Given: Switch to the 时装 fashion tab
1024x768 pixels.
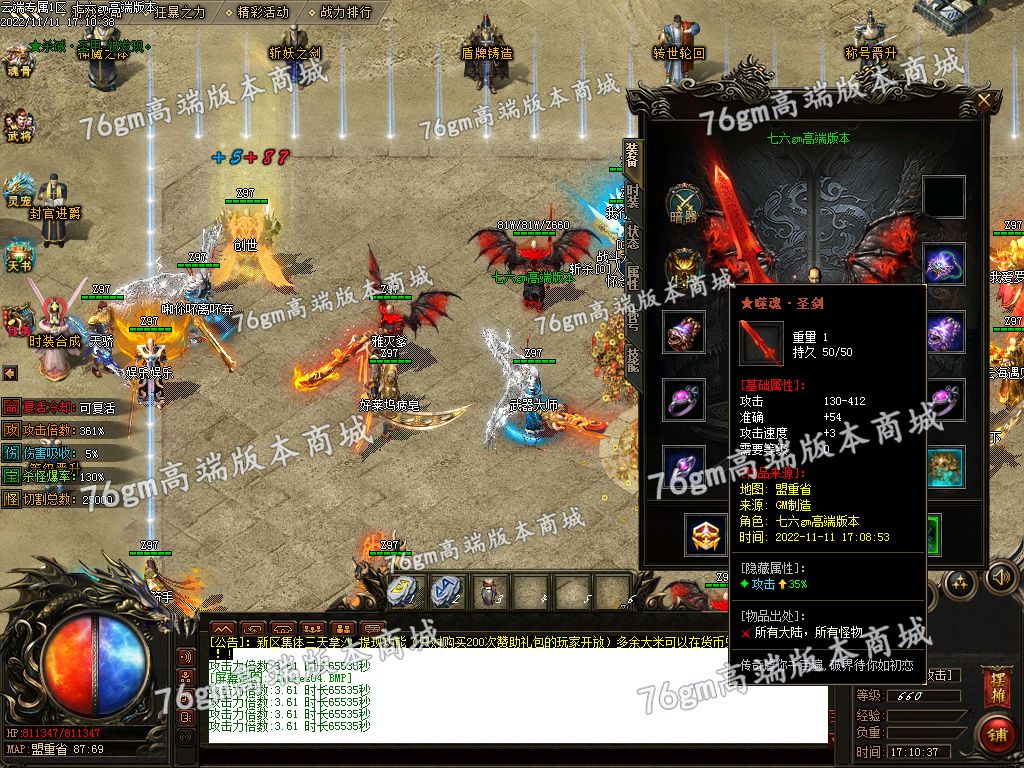Looking at the screenshot, I should coord(632,197).
